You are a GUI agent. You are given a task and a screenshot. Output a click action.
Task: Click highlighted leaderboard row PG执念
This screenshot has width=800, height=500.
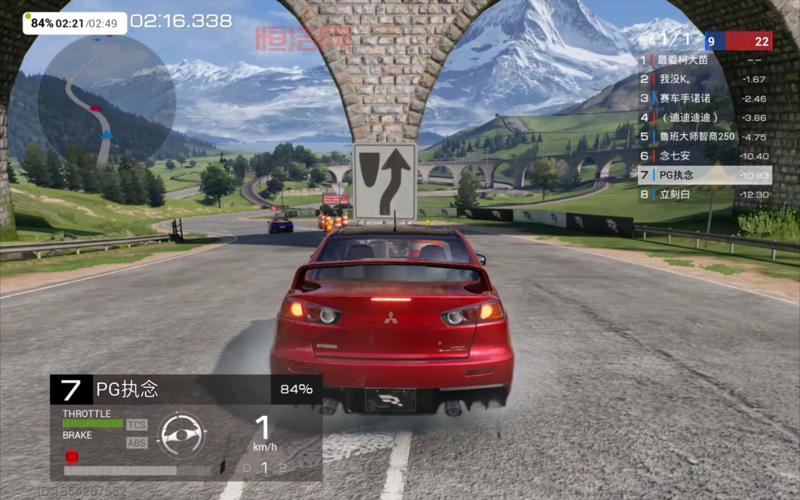[x=704, y=174]
